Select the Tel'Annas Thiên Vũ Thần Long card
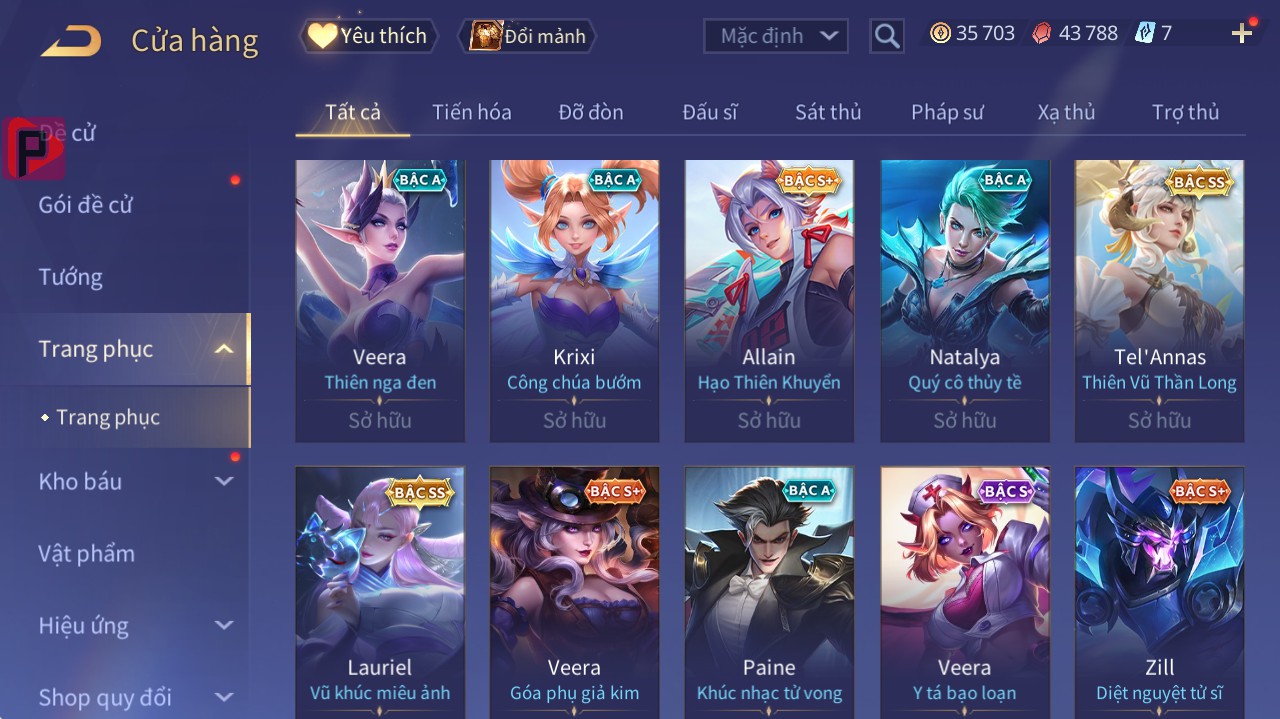 click(1159, 300)
